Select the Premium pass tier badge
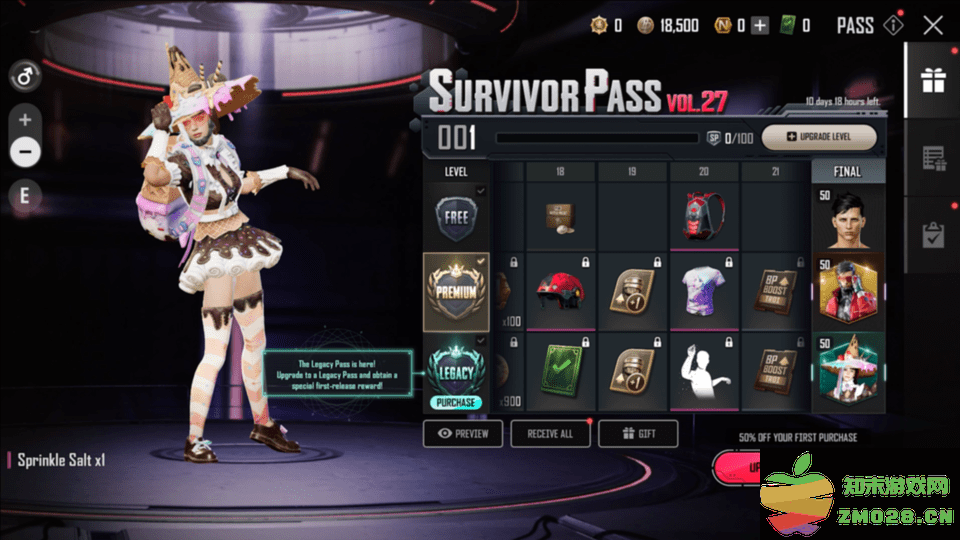Screen dimensions: 960x540 pyautogui.click(x=456, y=291)
